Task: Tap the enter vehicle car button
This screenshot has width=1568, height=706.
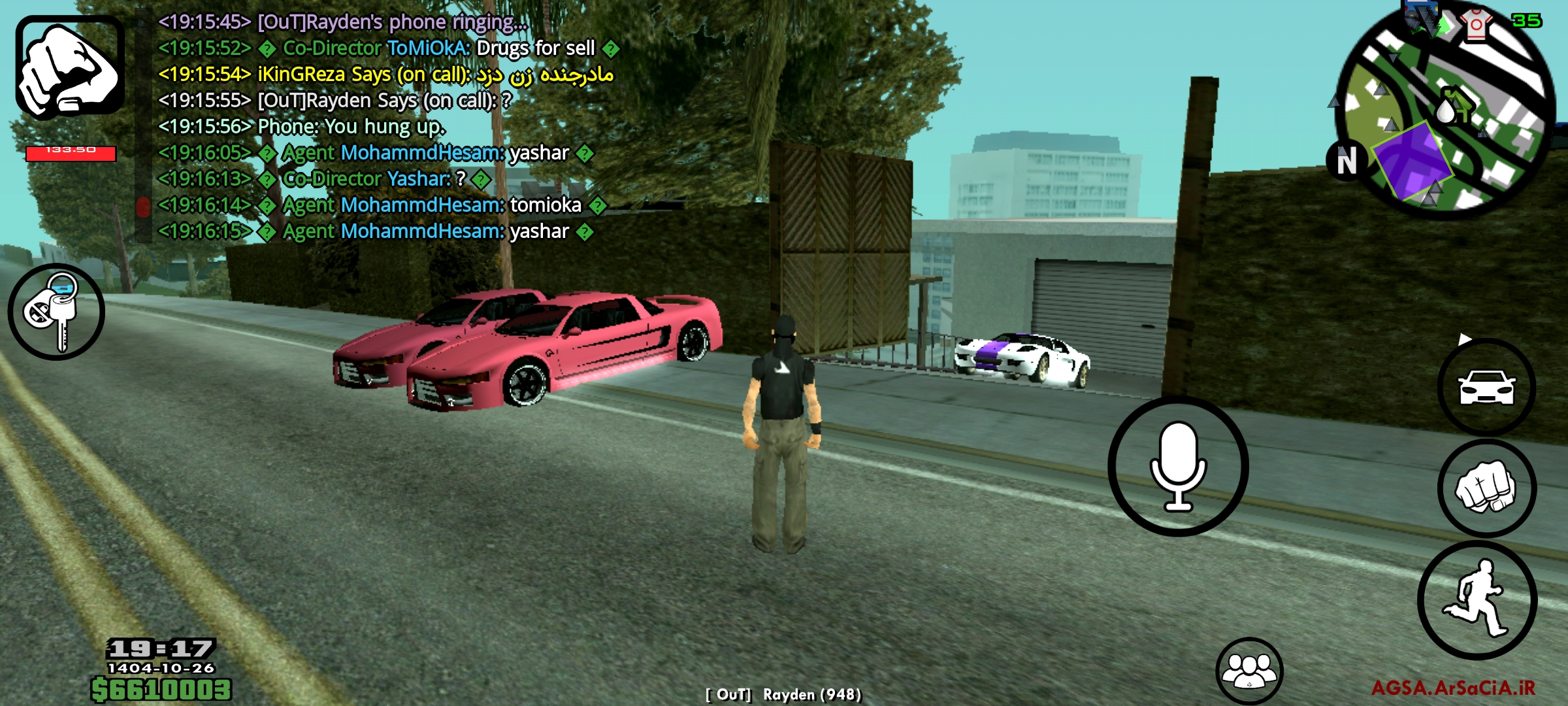Action: pos(1486,387)
